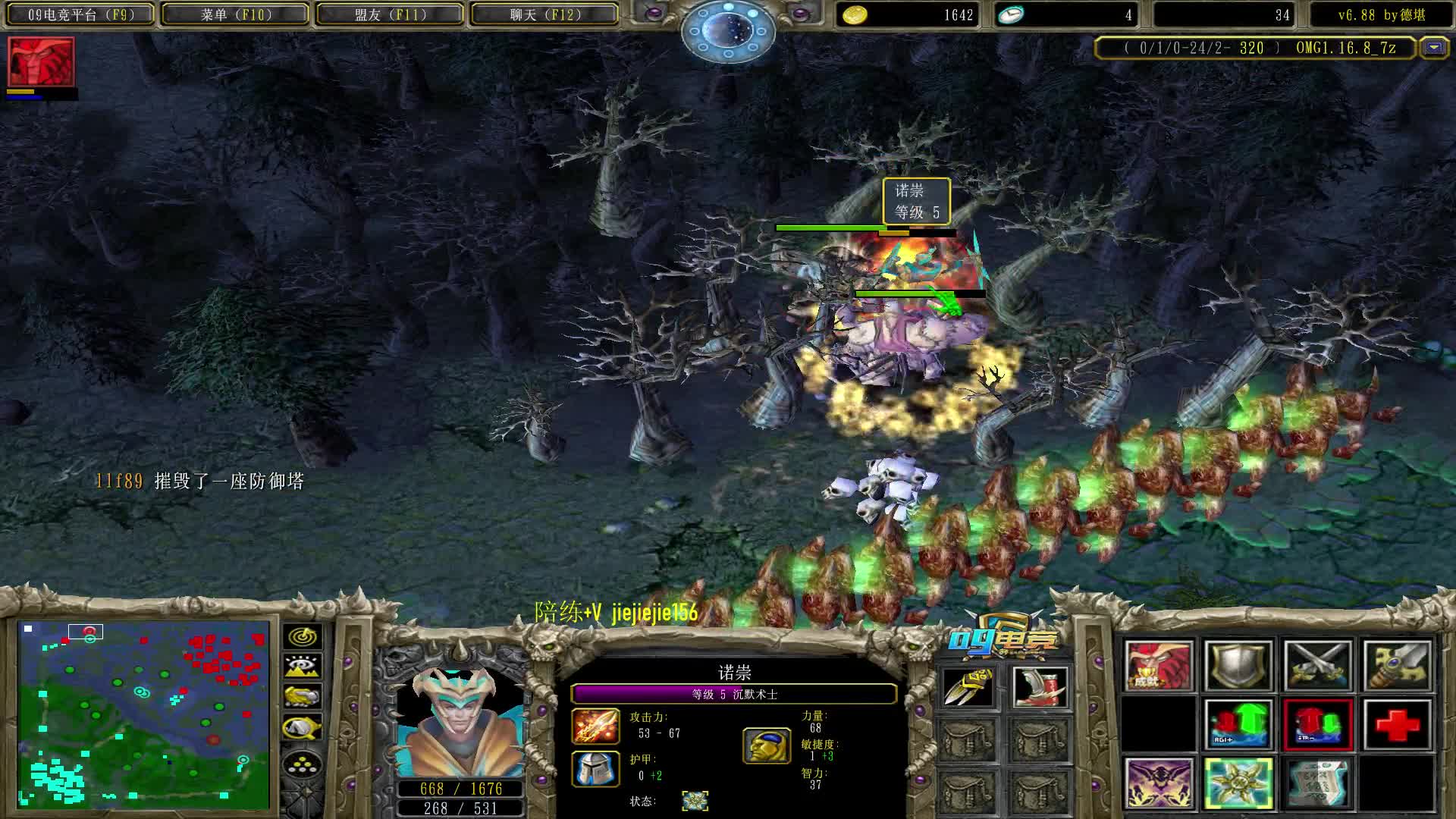
Task: Activate the minimap signal ping button
Action: coord(303,637)
